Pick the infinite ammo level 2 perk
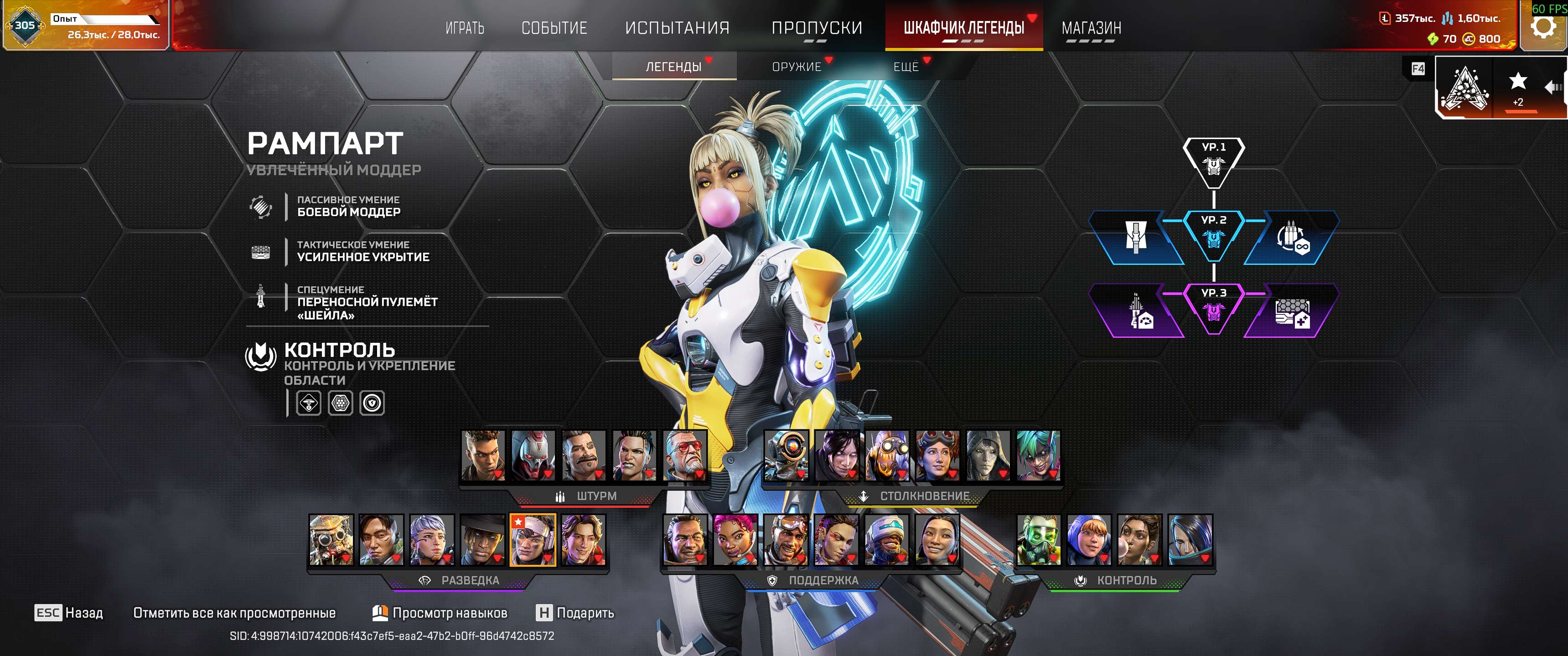This screenshot has height=656, width=1568. [1292, 238]
